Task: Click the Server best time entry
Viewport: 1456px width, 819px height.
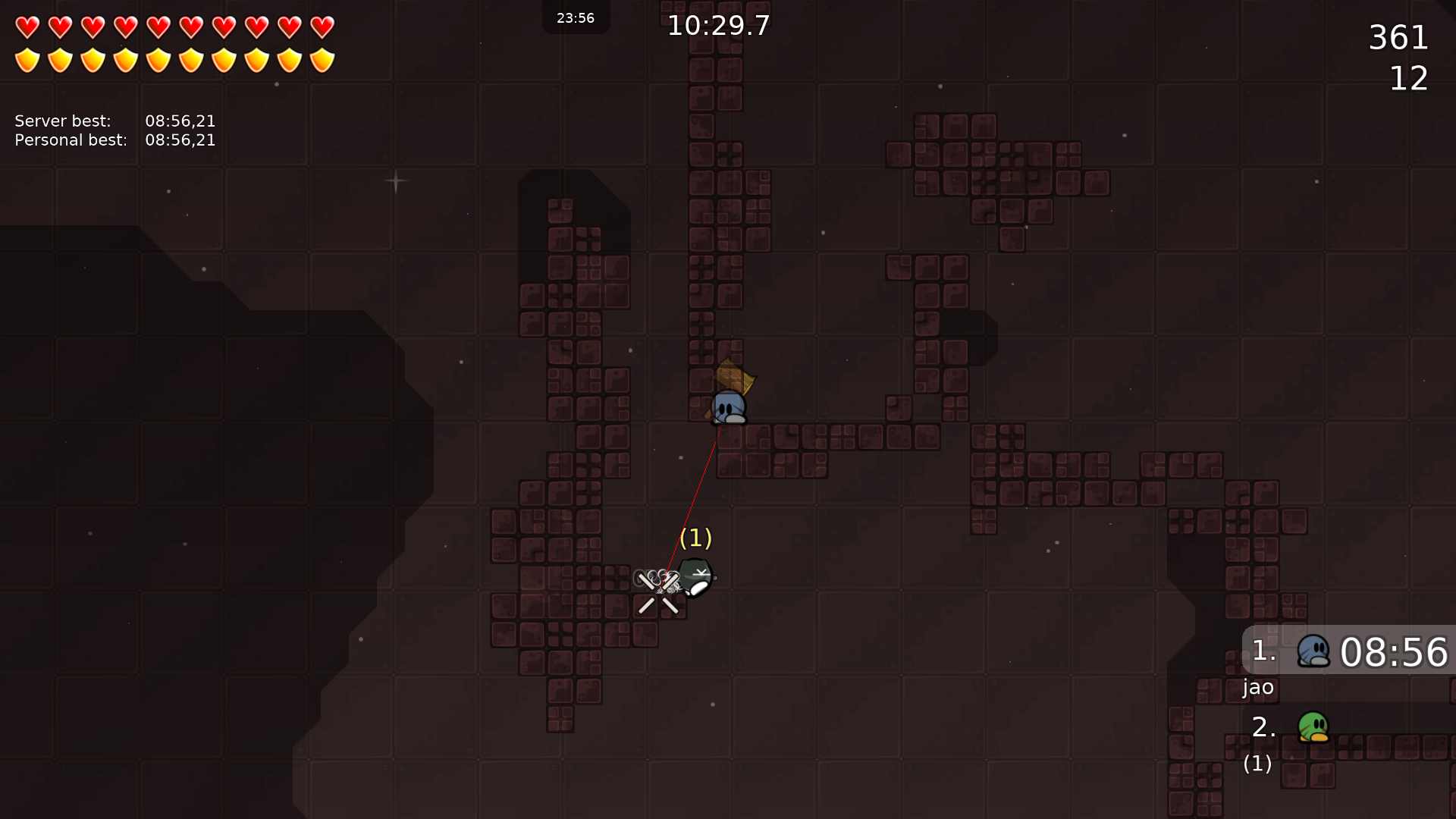Action: tap(114, 121)
